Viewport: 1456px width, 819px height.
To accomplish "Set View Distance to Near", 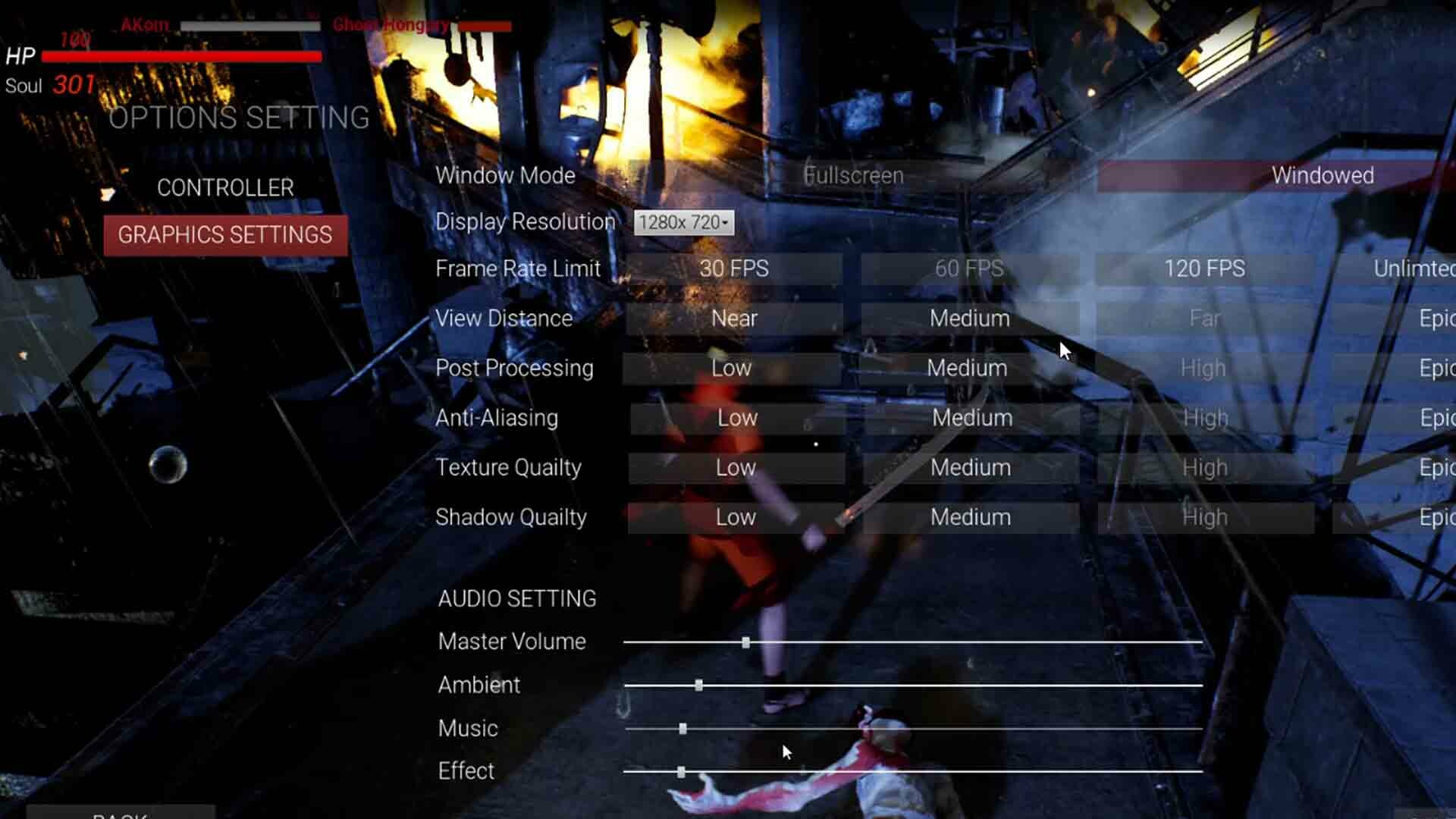I will click(733, 318).
